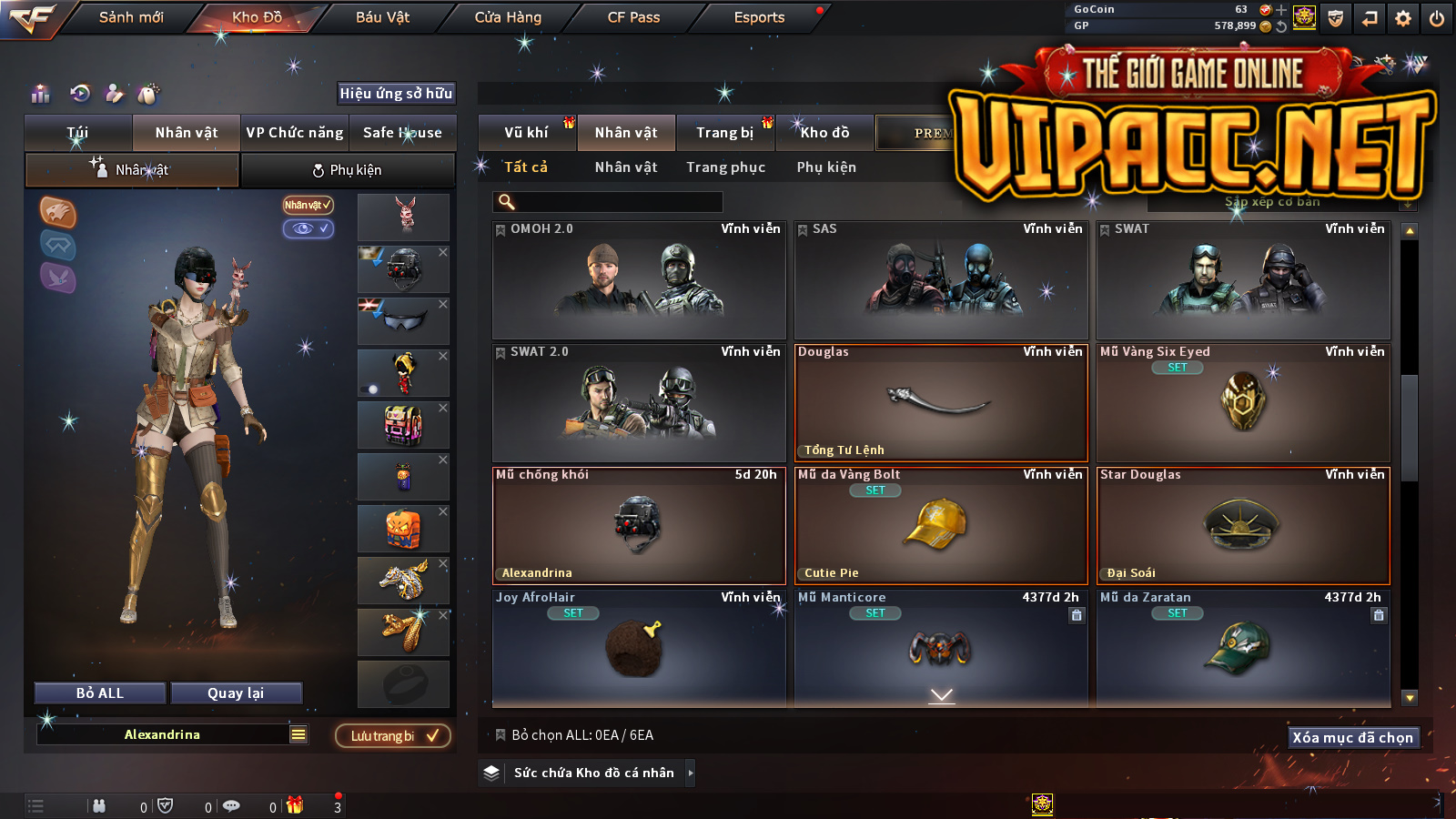Open the Safe House tab

[402, 133]
